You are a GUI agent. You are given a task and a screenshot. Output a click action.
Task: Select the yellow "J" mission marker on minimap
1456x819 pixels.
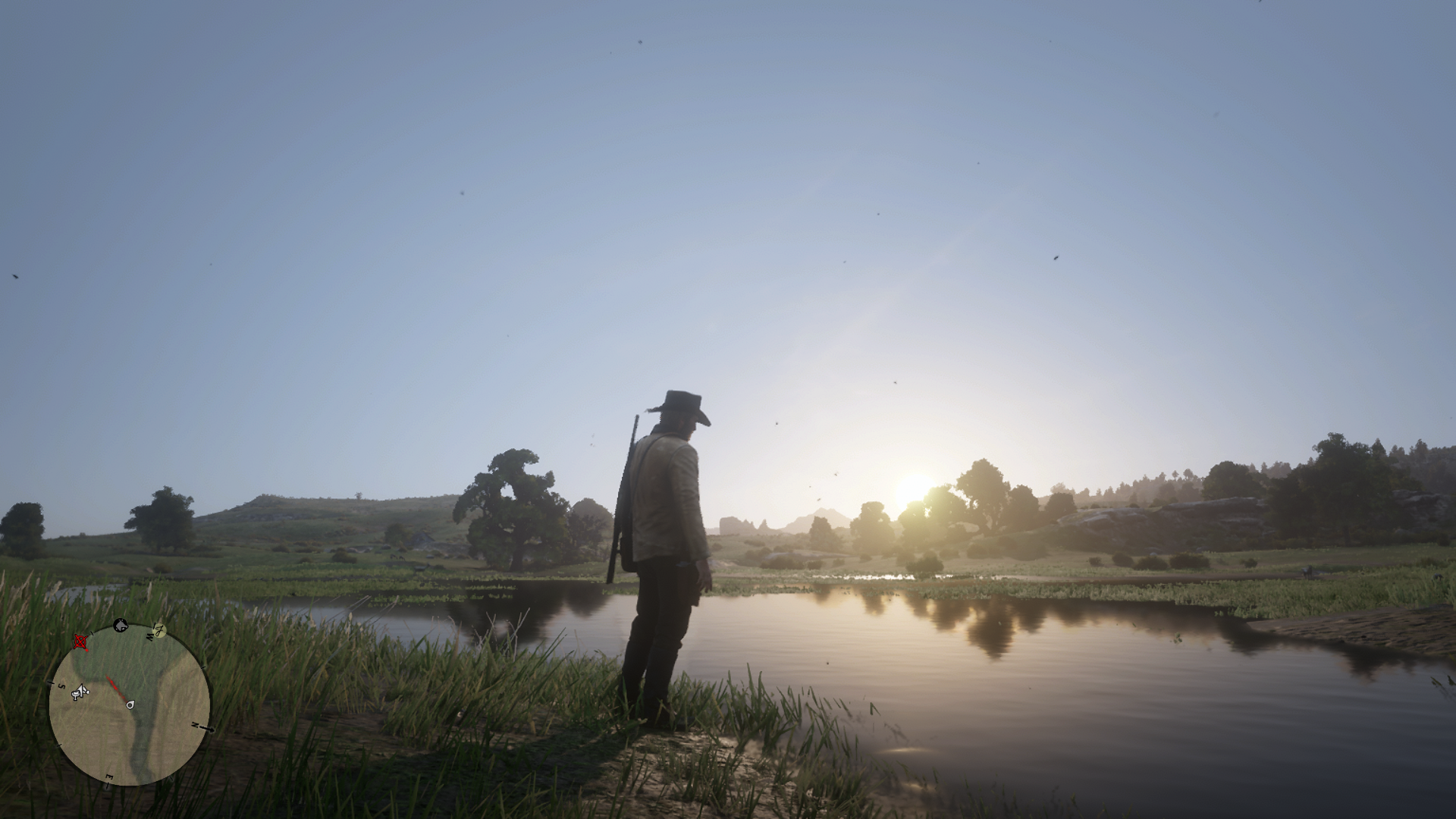[159, 630]
